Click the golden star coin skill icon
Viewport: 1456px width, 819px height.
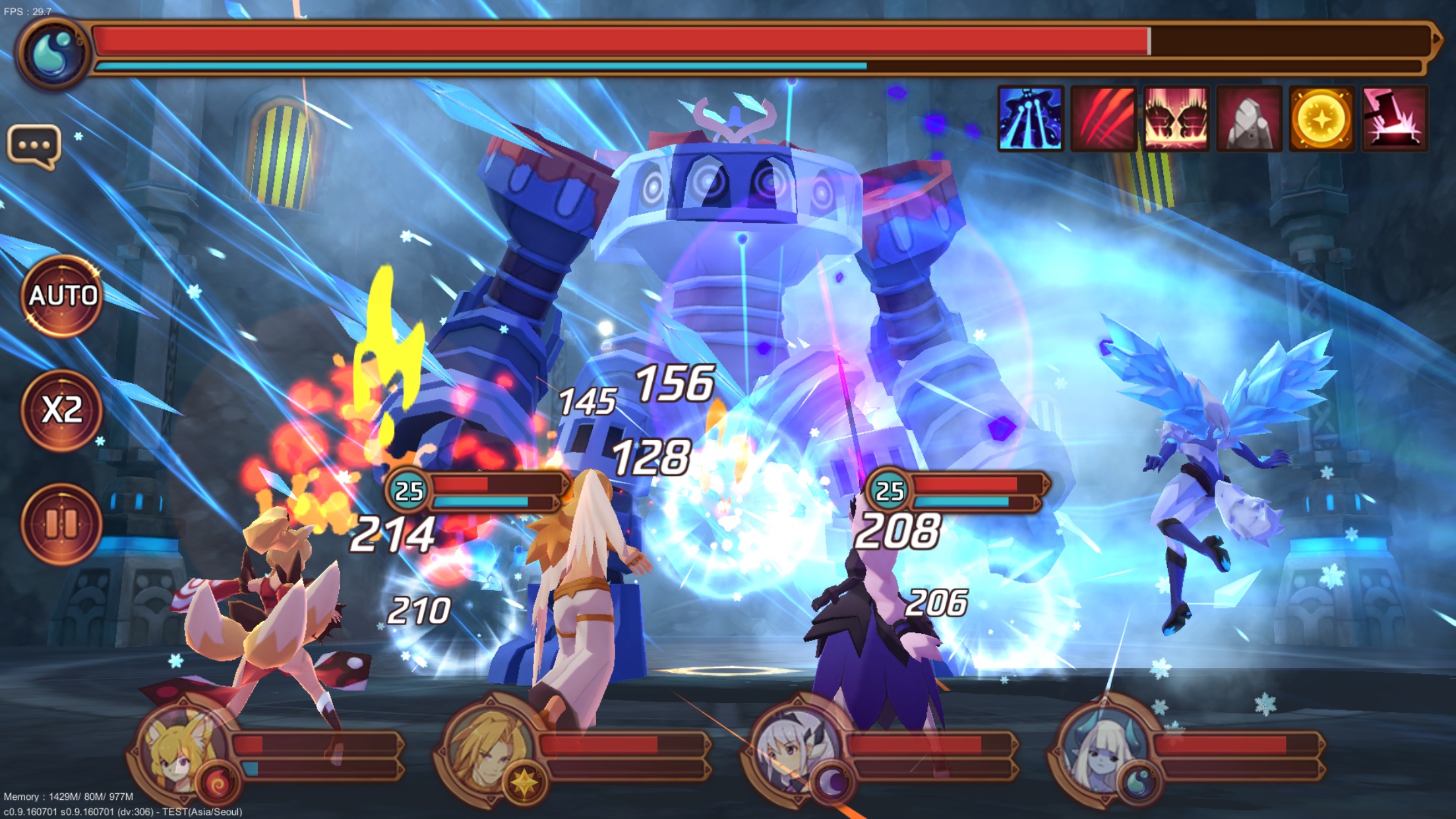(x=1321, y=119)
